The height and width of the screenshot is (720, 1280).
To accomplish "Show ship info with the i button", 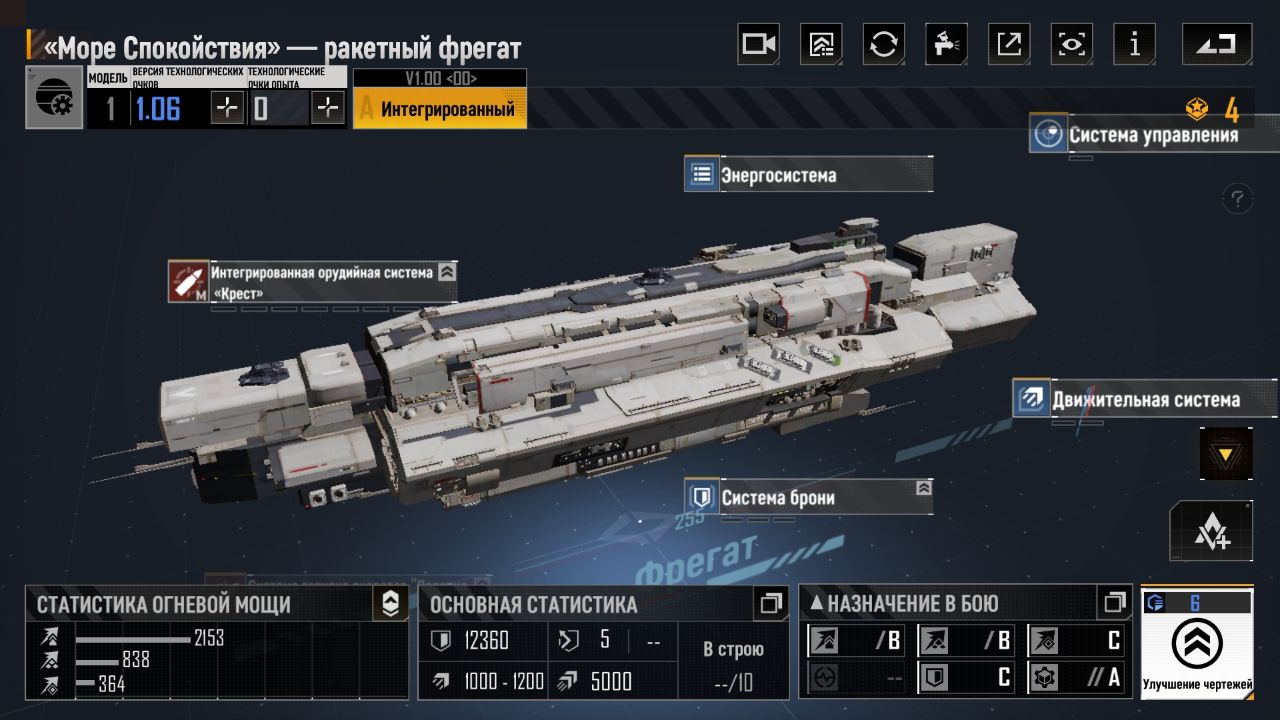I will (1134, 45).
